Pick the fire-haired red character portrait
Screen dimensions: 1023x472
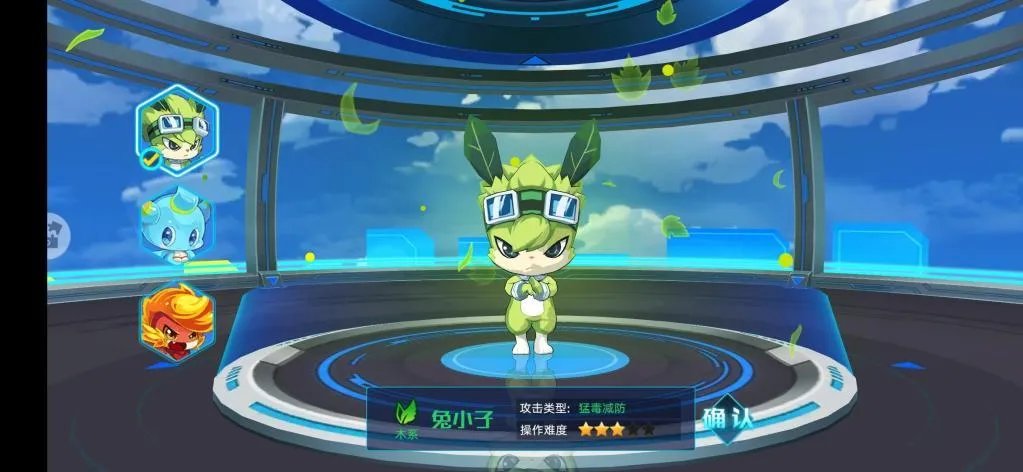pos(176,322)
